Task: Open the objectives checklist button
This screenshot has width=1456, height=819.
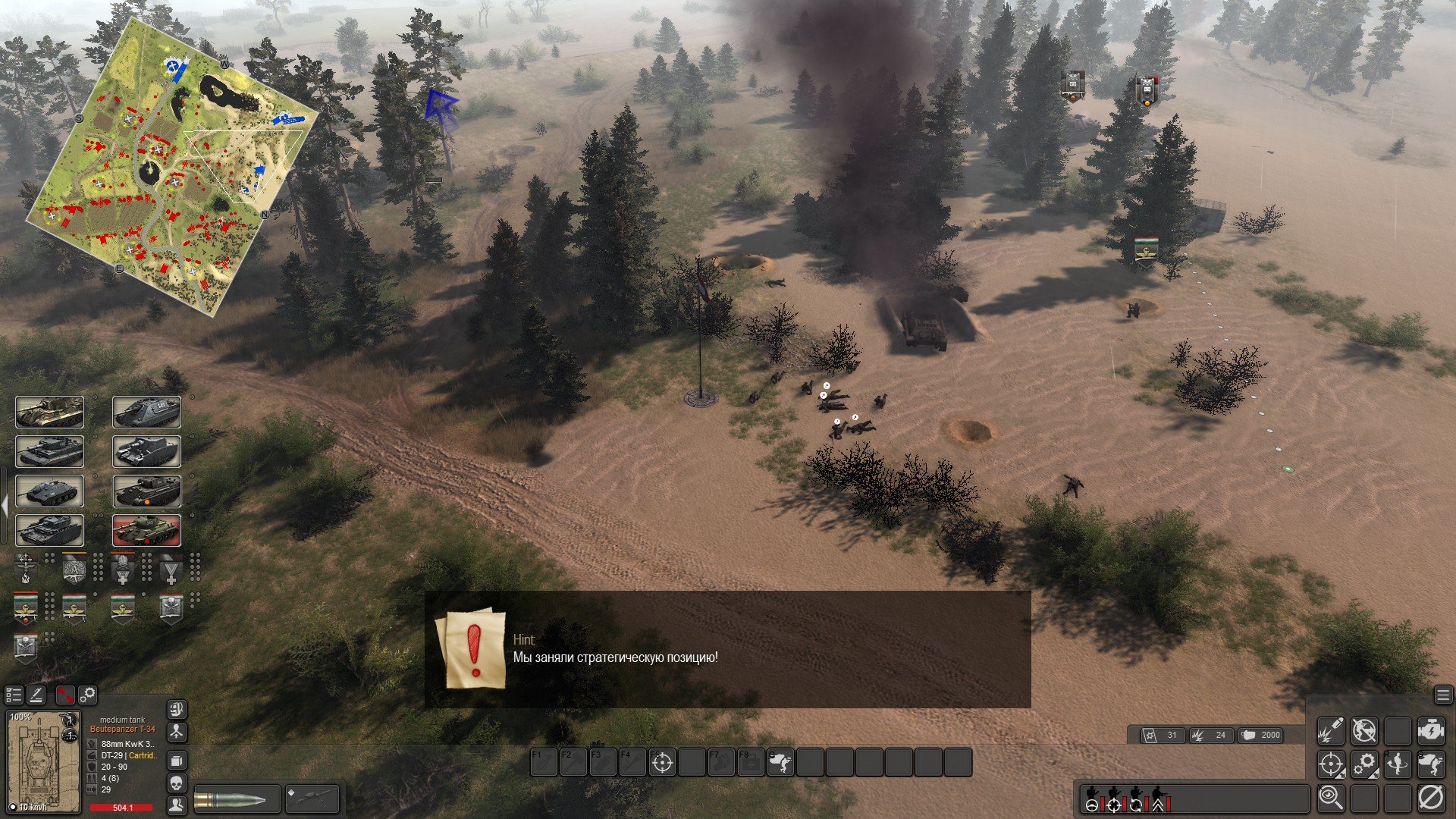Action: click(14, 695)
